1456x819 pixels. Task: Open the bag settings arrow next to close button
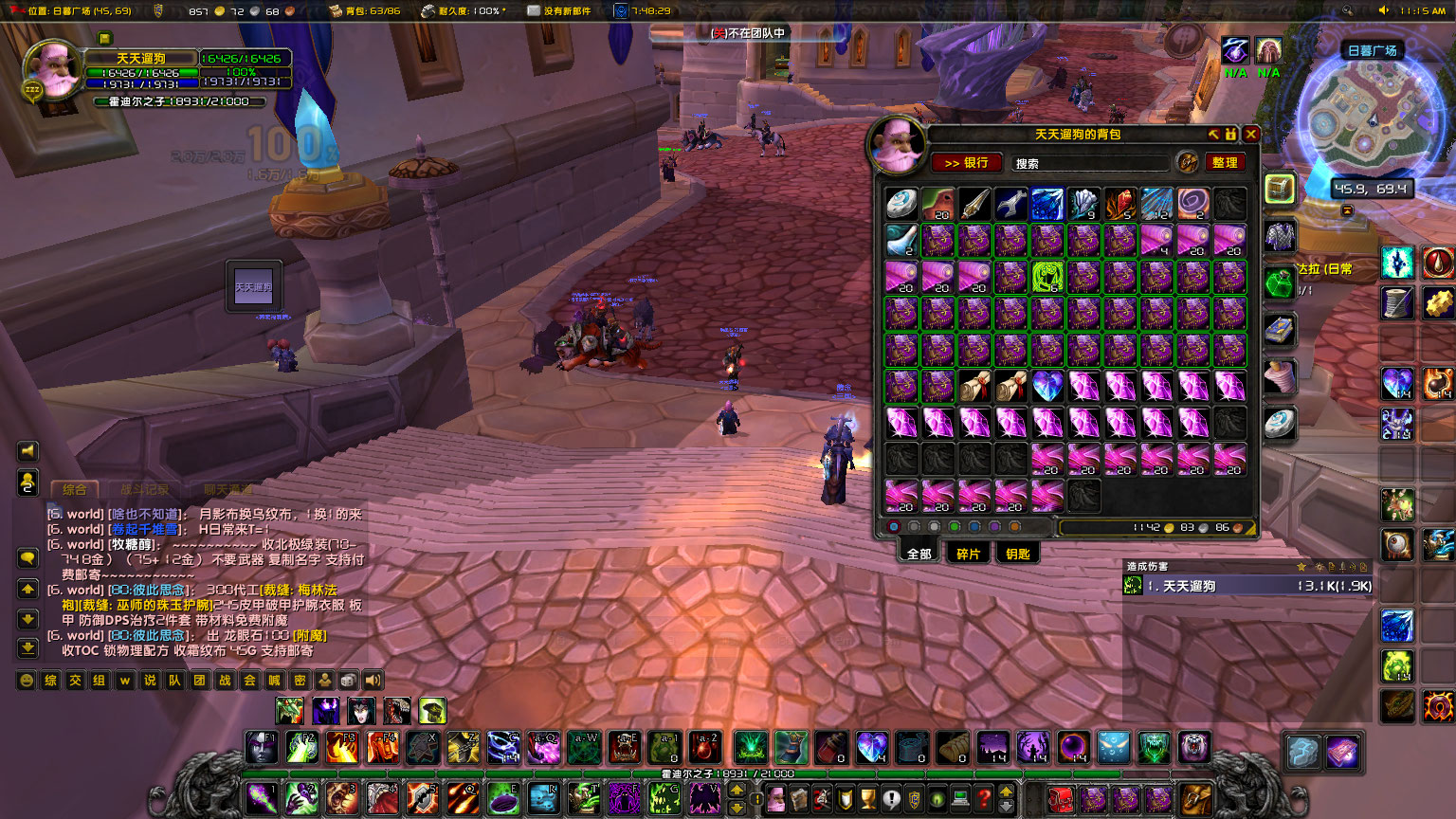pos(1214,134)
